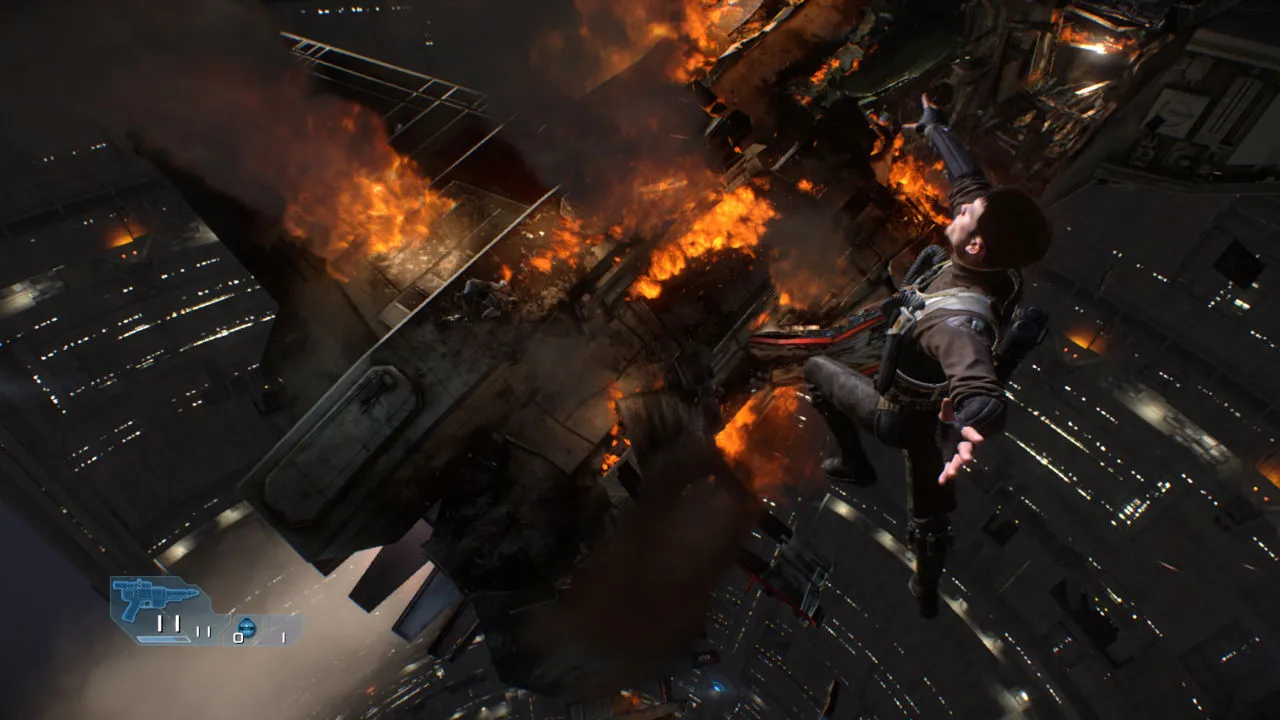Click the burning ship wreckage

click(550, 280)
